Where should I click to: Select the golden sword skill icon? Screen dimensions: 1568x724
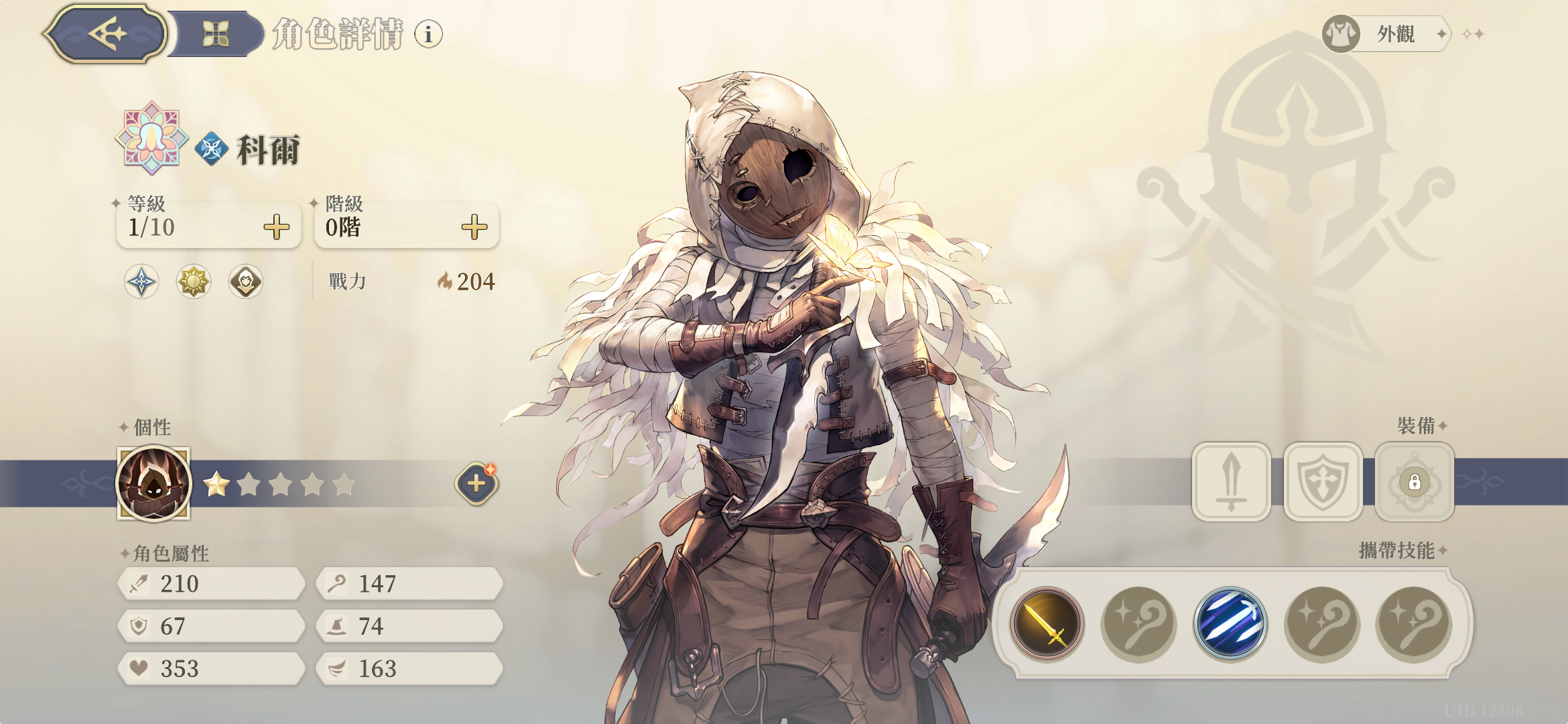[1047, 624]
